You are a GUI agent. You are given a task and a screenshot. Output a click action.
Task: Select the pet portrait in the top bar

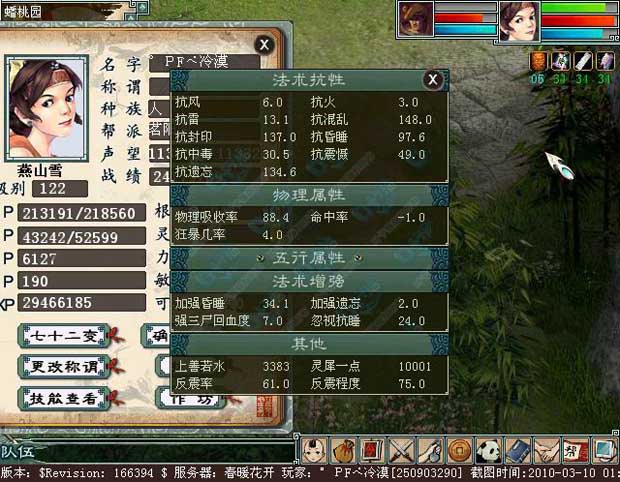(416, 18)
